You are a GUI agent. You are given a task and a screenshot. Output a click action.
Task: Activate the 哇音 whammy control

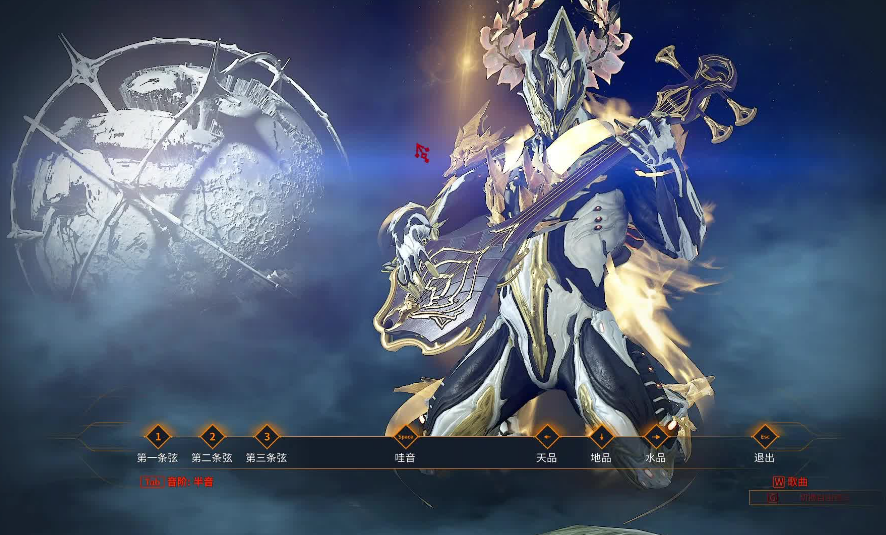(x=405, y=437)
